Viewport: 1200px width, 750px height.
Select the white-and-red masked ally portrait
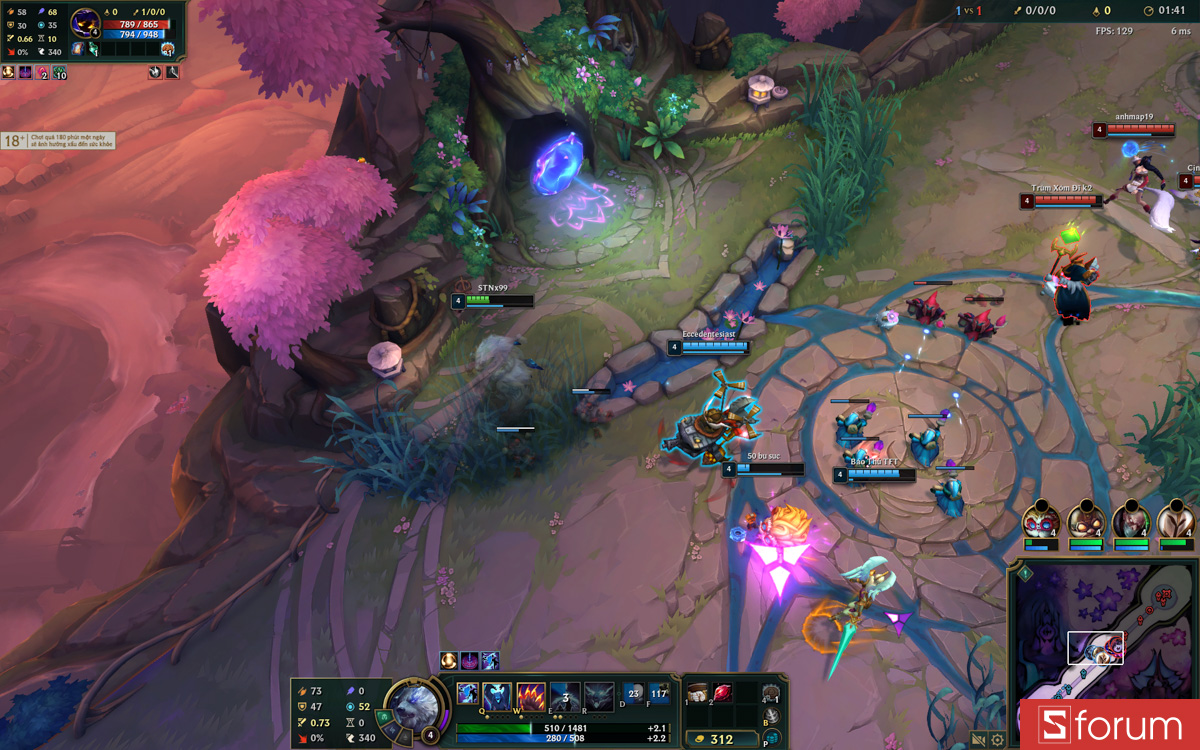tap(1040, 520)
